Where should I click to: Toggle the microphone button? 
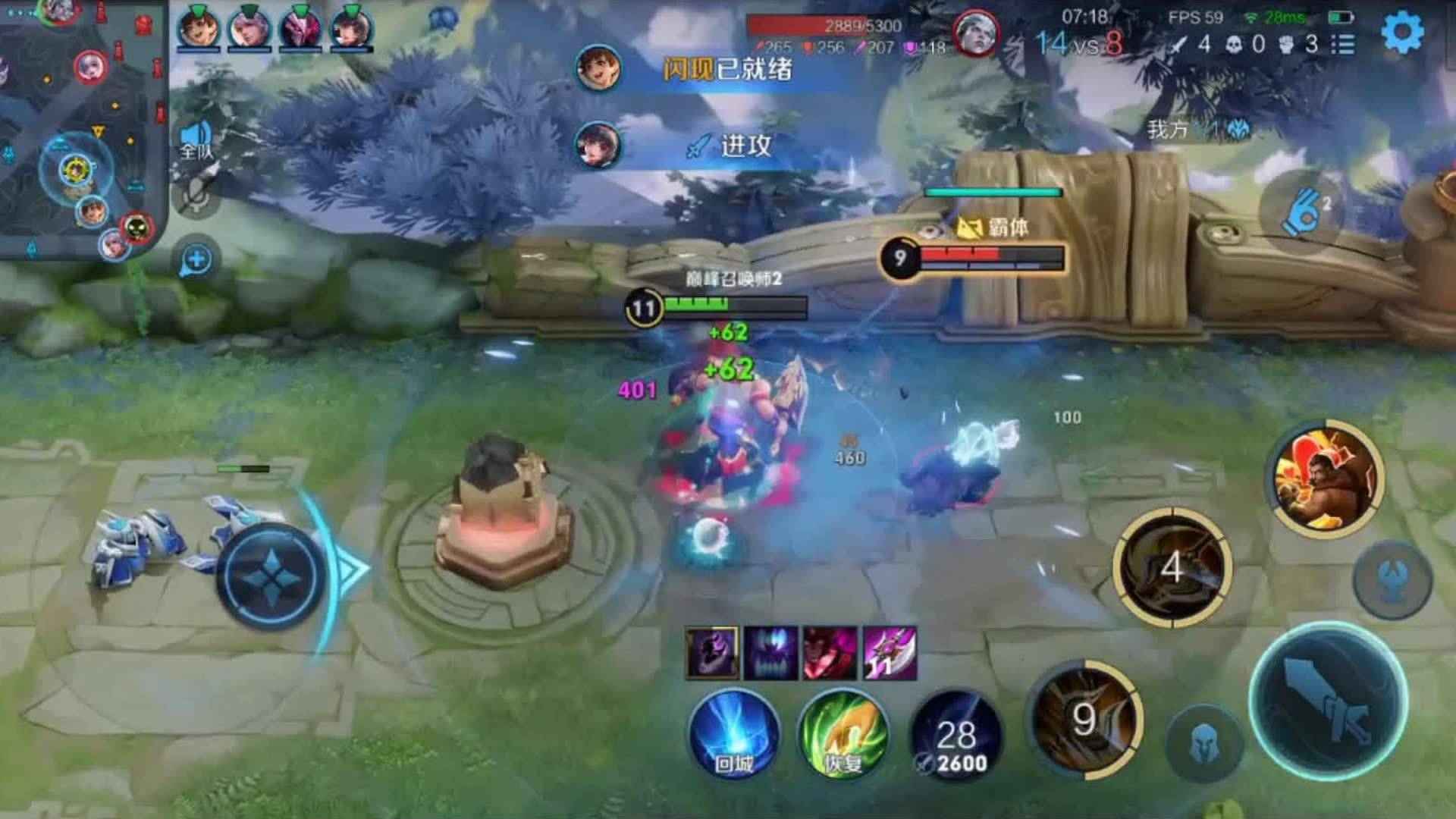click(196, 198)
